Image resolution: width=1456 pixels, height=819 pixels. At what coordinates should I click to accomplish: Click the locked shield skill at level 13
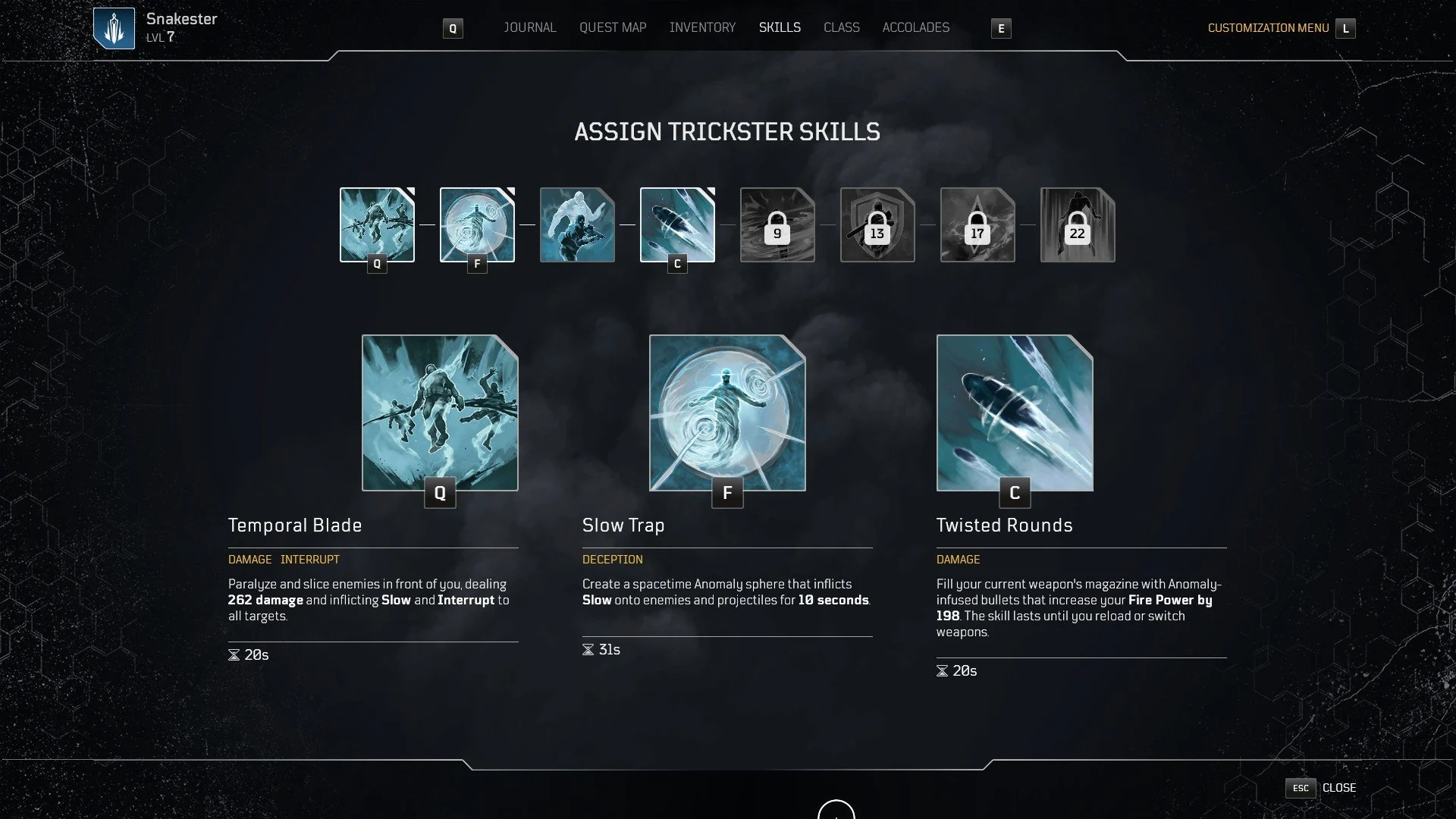877,224
